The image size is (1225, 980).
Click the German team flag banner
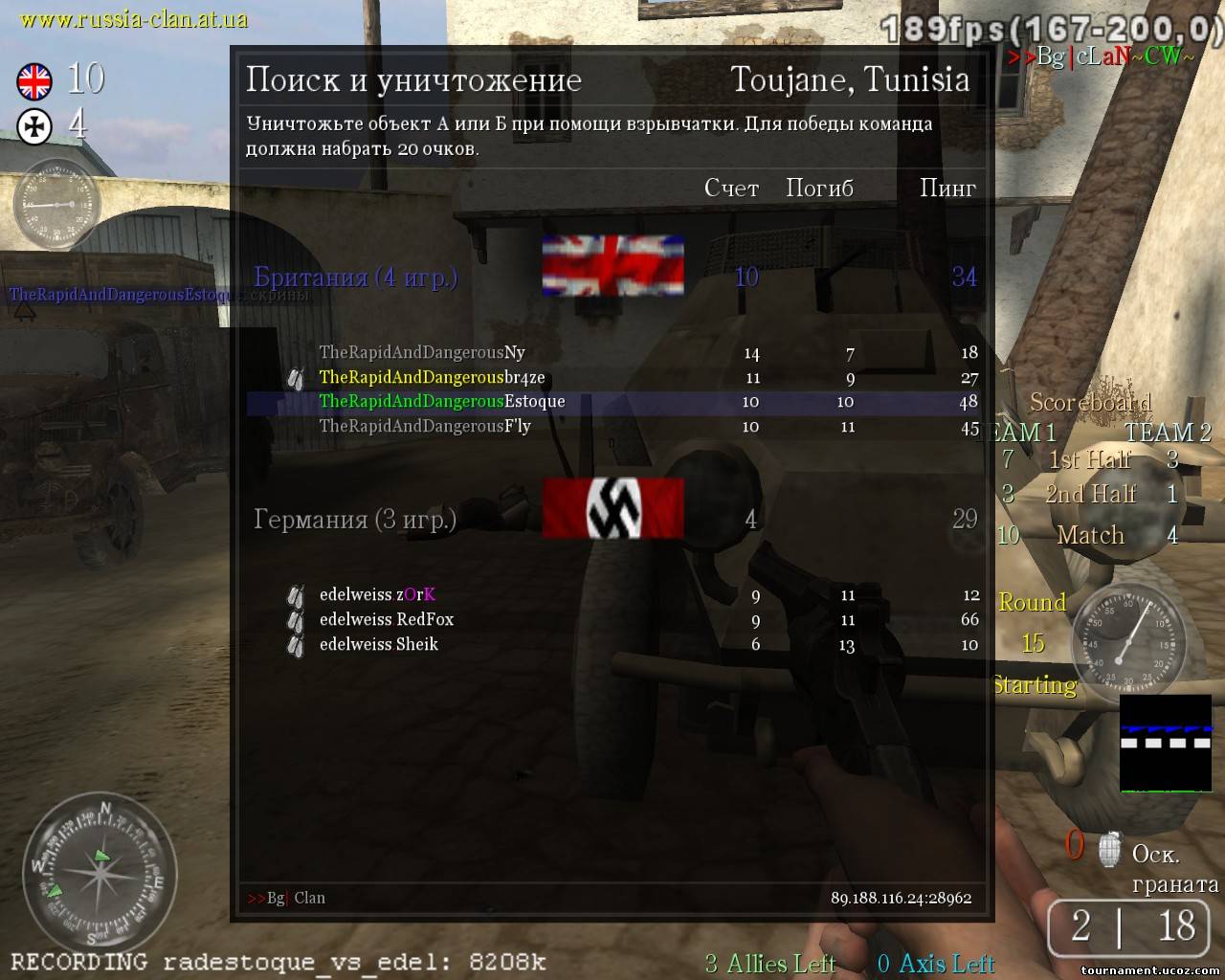pyautogui.click(x=612, y=508)
